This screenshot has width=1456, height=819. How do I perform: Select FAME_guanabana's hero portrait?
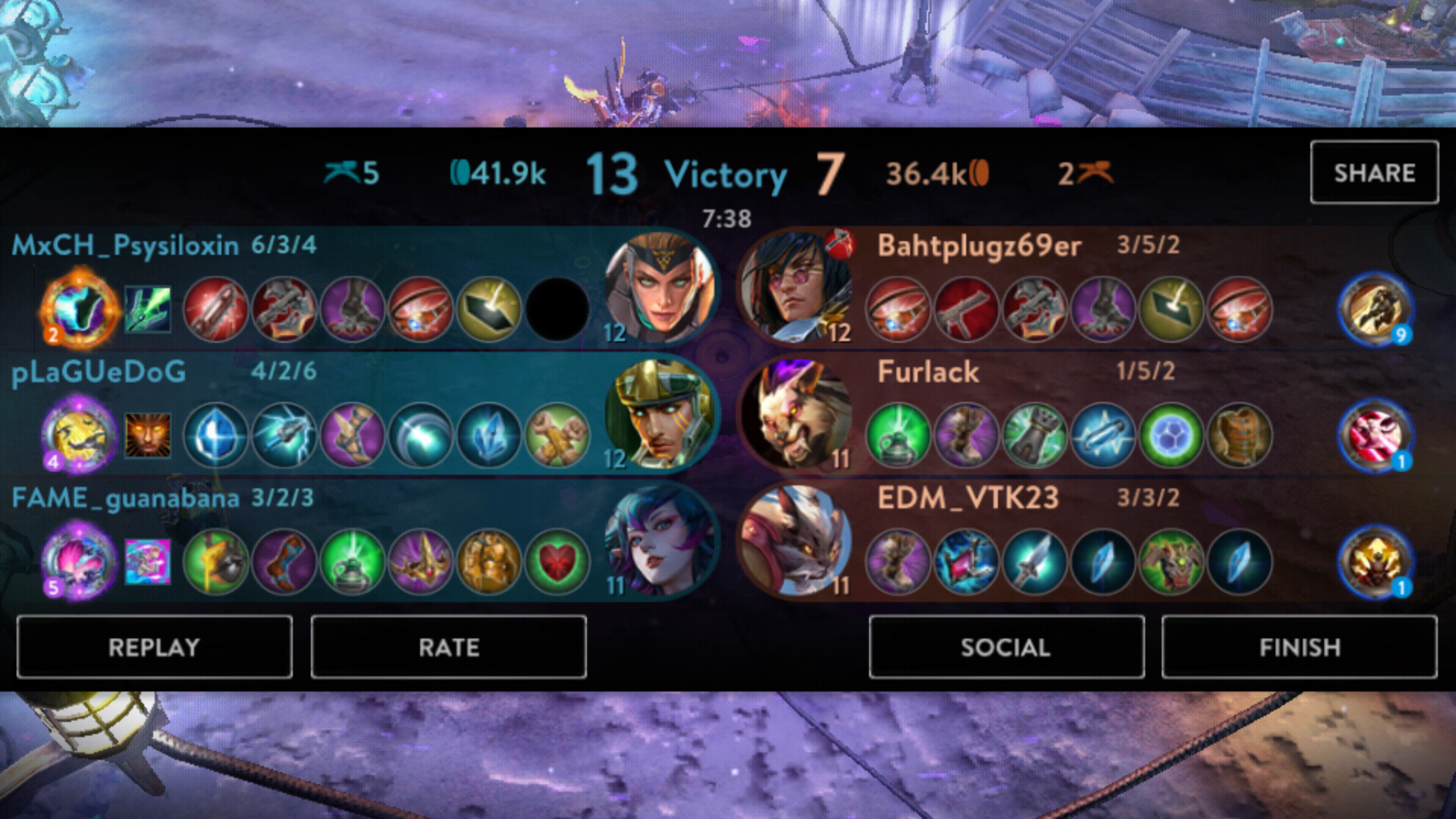[660, 541]
